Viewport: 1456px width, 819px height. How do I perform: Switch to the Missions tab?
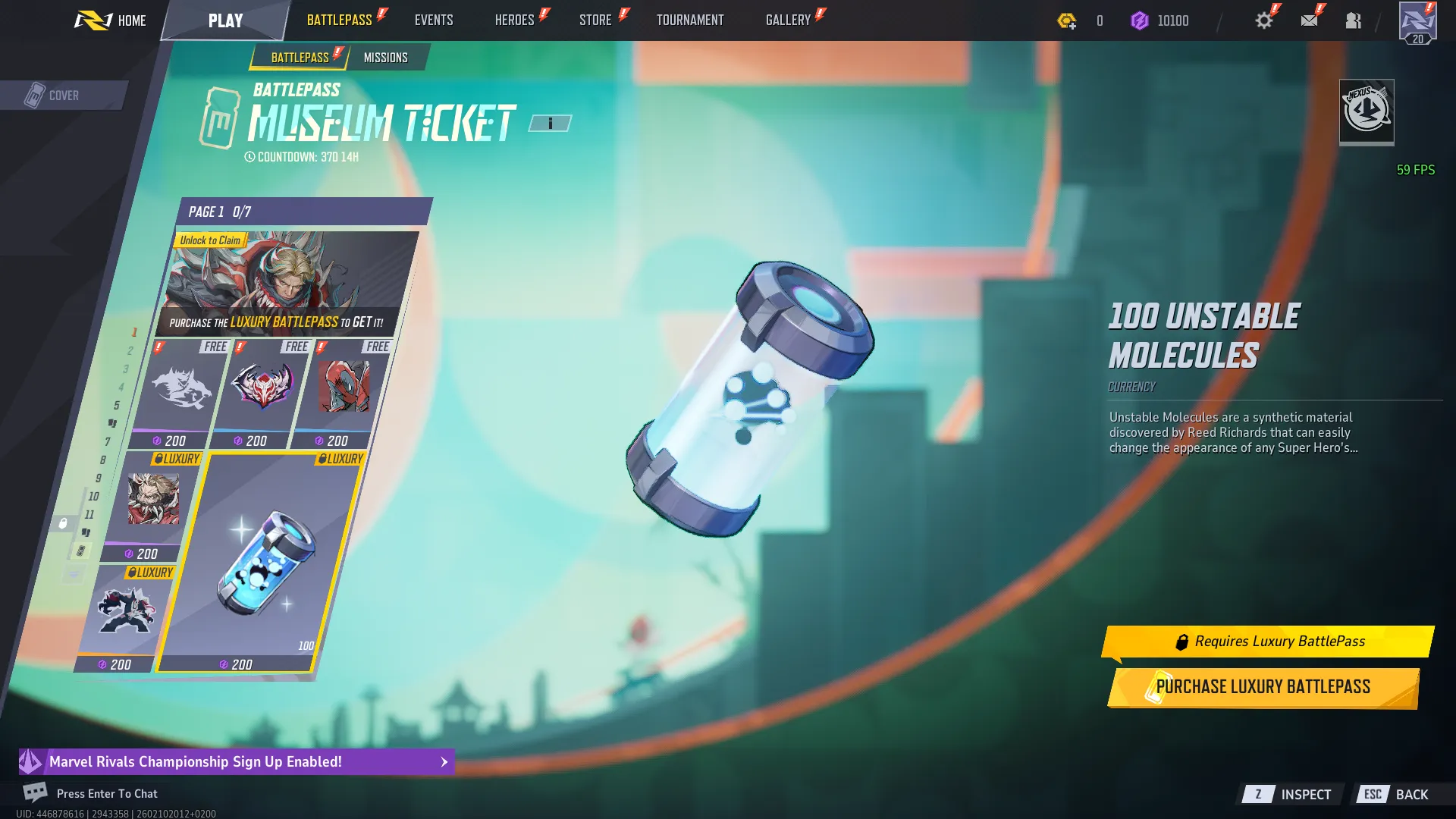[386, 57]
